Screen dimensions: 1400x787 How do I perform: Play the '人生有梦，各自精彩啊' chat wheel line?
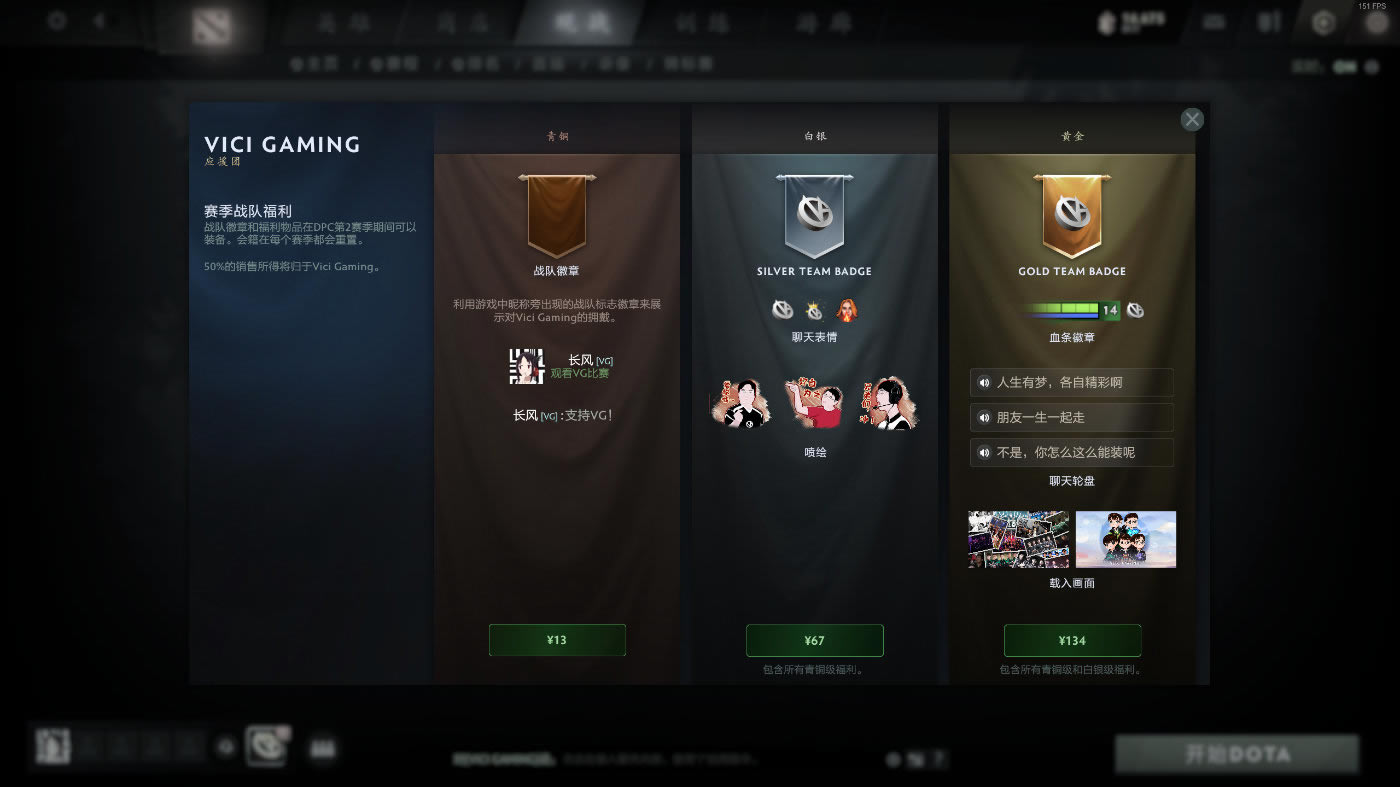click(x=1072, y=382)
